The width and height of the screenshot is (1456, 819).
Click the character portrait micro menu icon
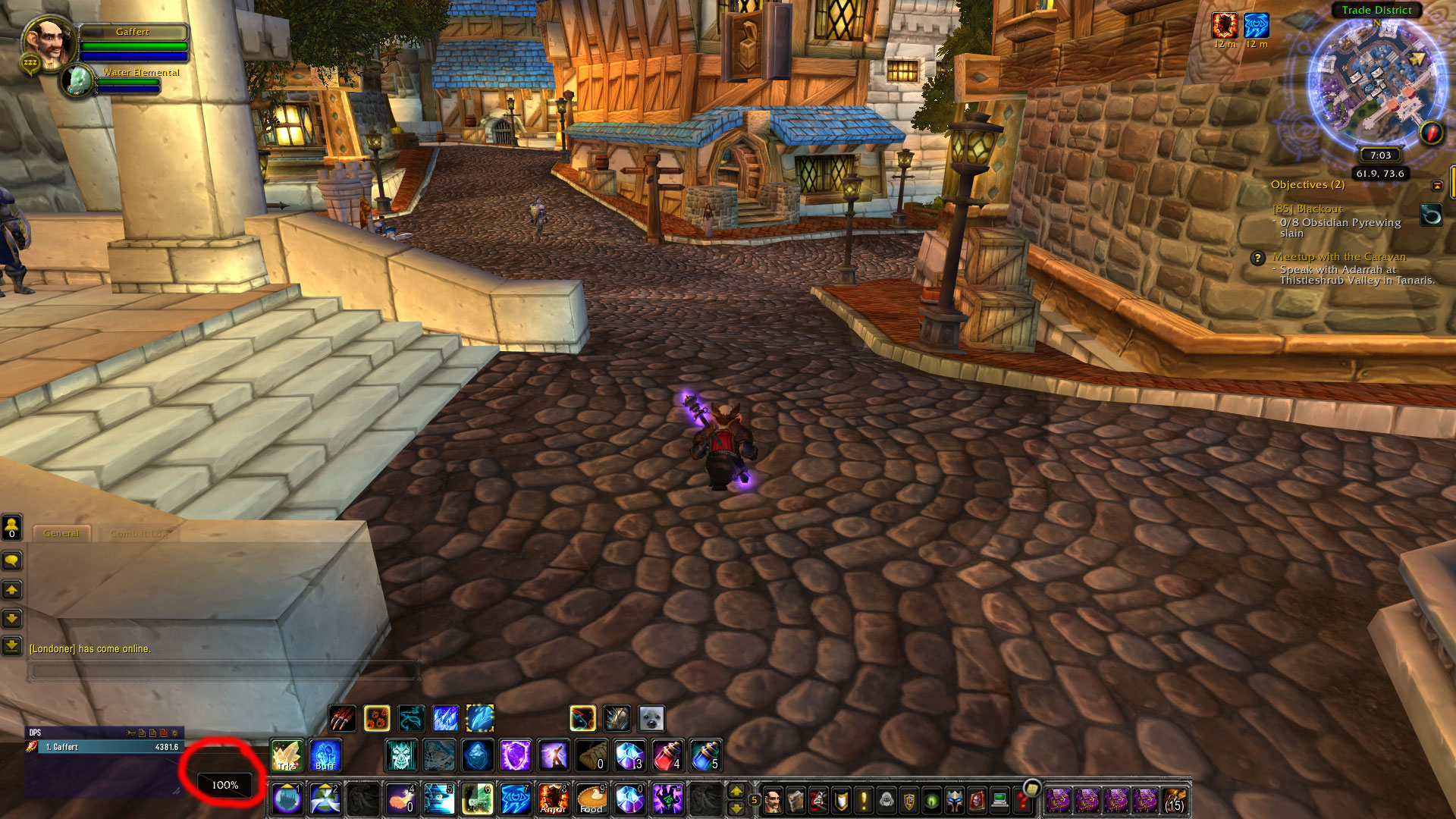pos(773,799)
